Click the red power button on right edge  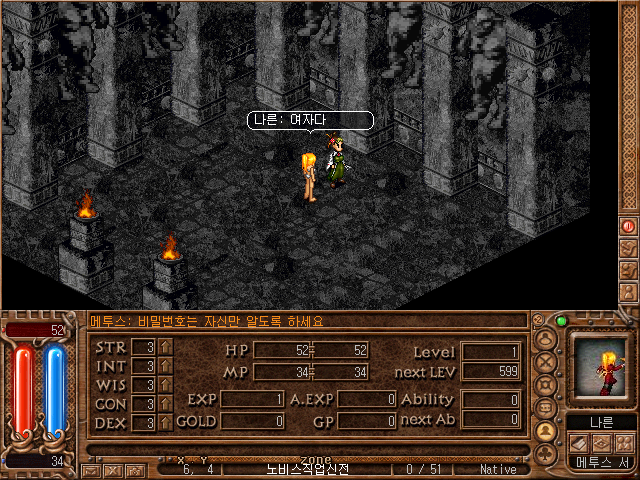tap(629, 227)
